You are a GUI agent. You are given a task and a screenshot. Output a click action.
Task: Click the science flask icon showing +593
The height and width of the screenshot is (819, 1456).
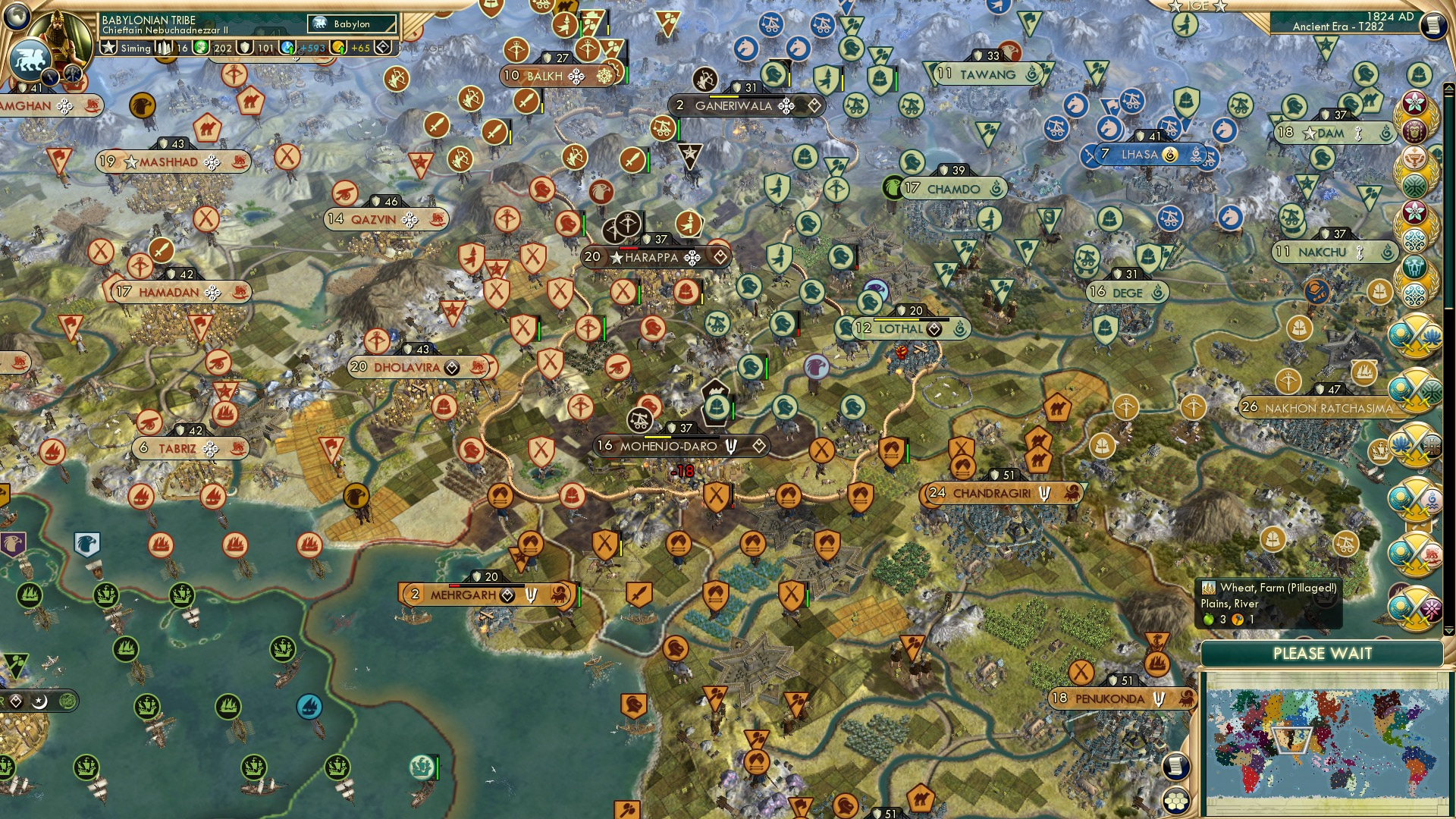(287, 48)
